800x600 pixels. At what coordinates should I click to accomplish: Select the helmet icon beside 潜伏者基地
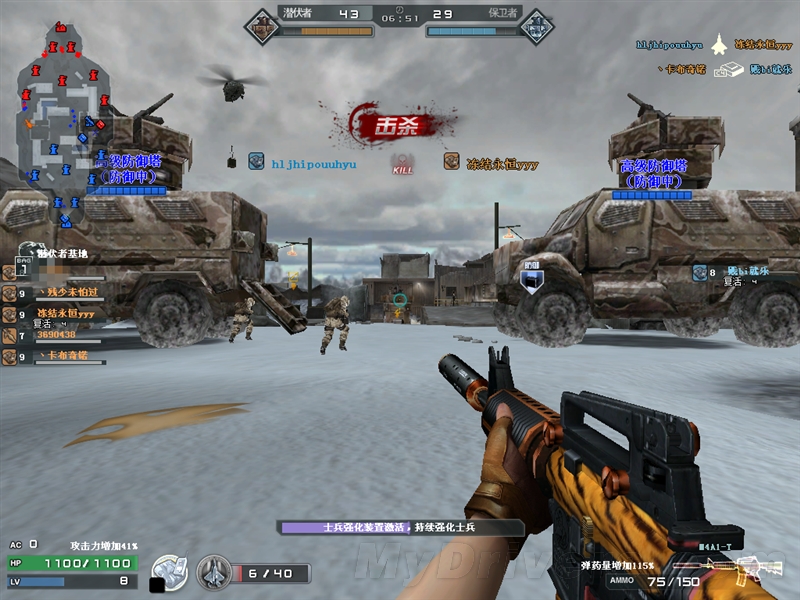click(x=28, y=250)
